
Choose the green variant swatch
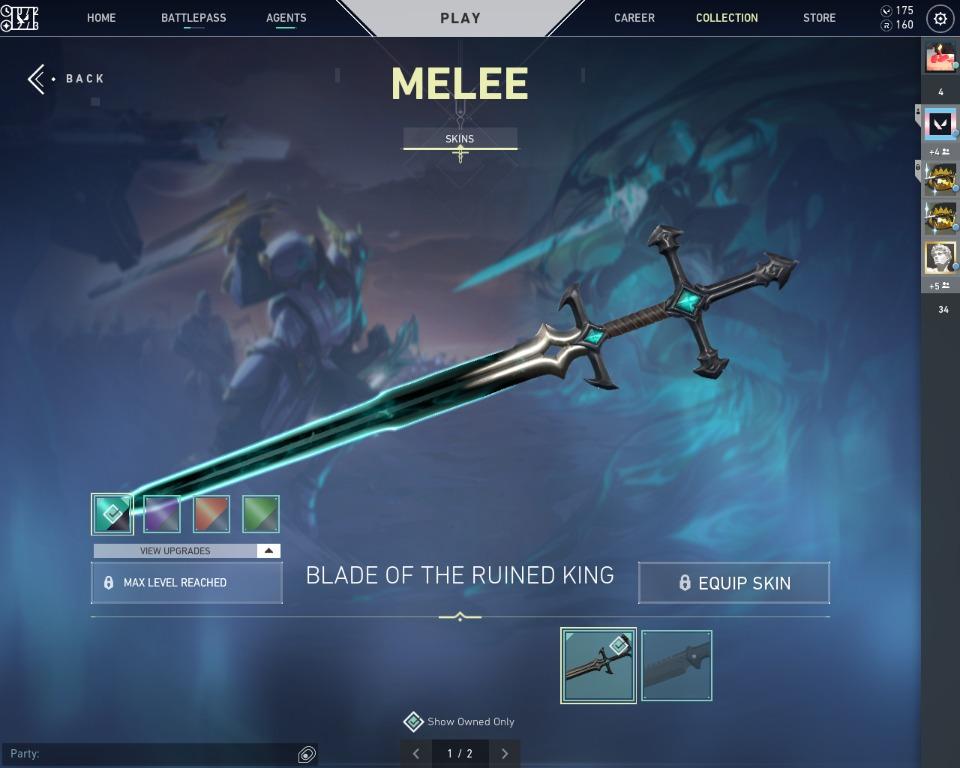click(260, 514)
